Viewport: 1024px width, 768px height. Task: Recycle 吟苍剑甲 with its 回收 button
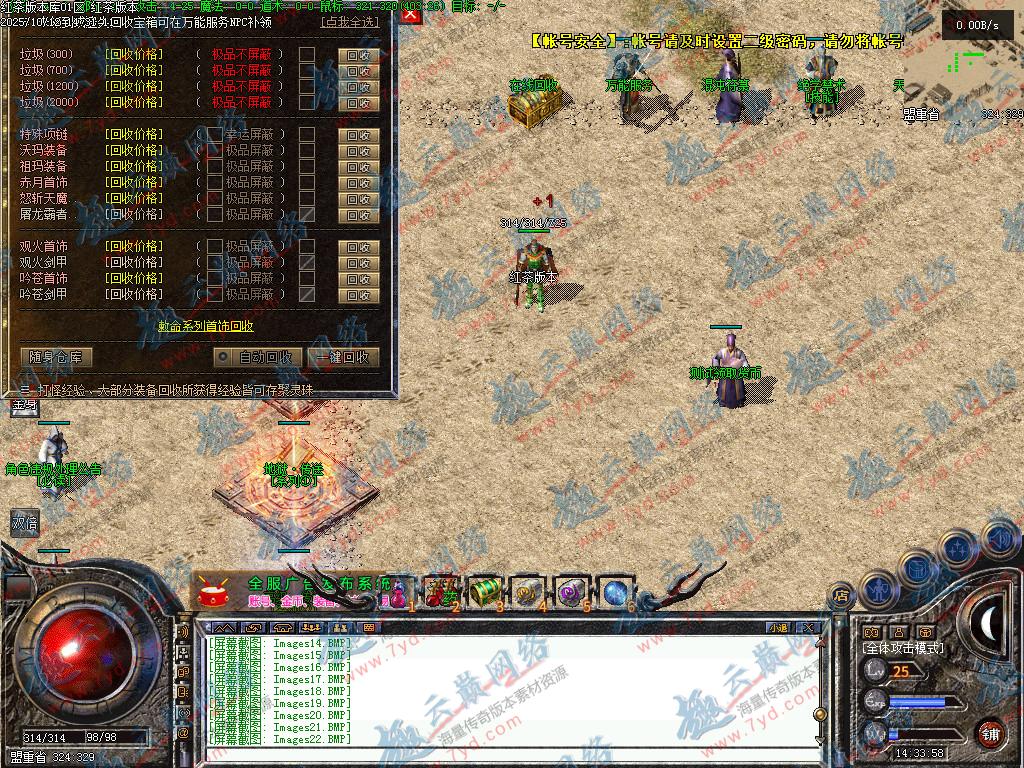[x=359, y=296]
